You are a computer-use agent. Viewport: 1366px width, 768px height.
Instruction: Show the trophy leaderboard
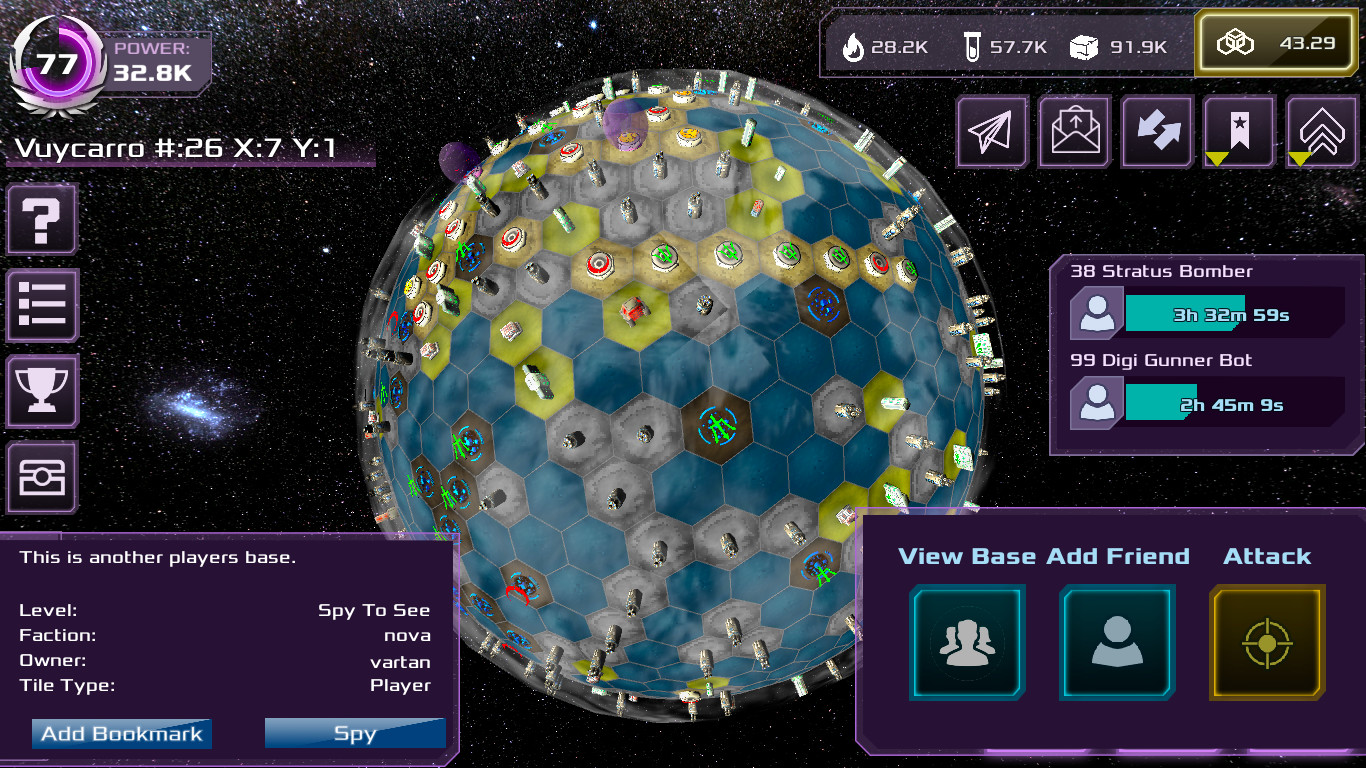coord(42,391)
